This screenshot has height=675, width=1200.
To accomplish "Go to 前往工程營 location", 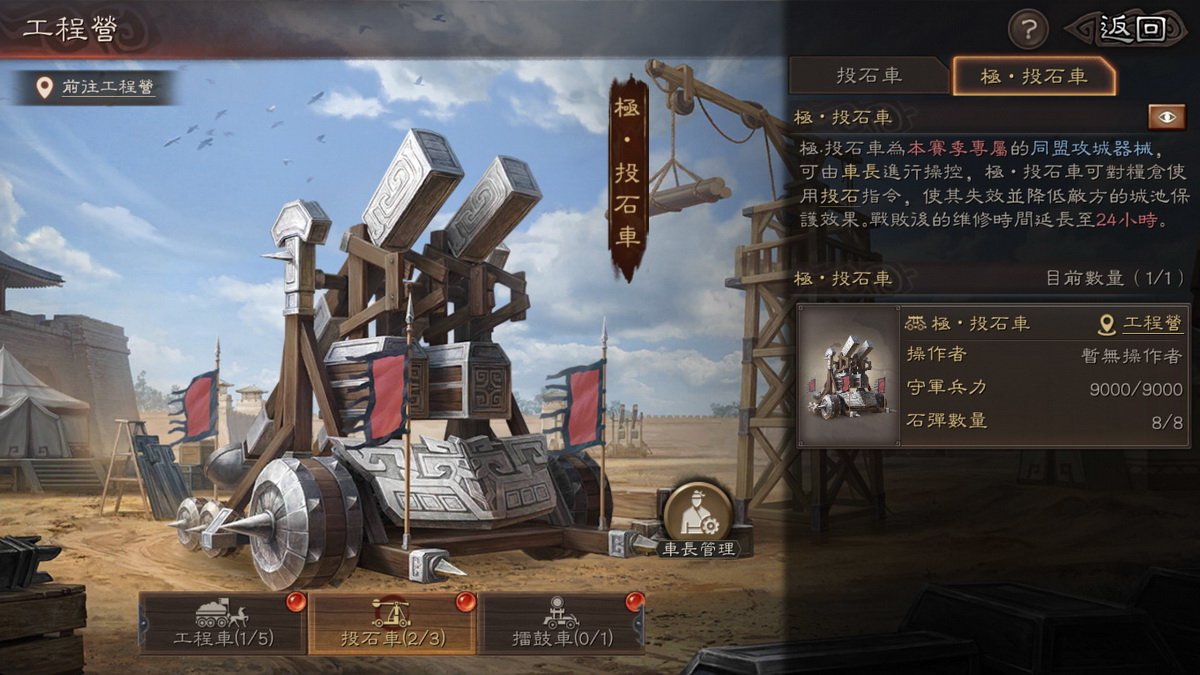I will tap(96, 88).
